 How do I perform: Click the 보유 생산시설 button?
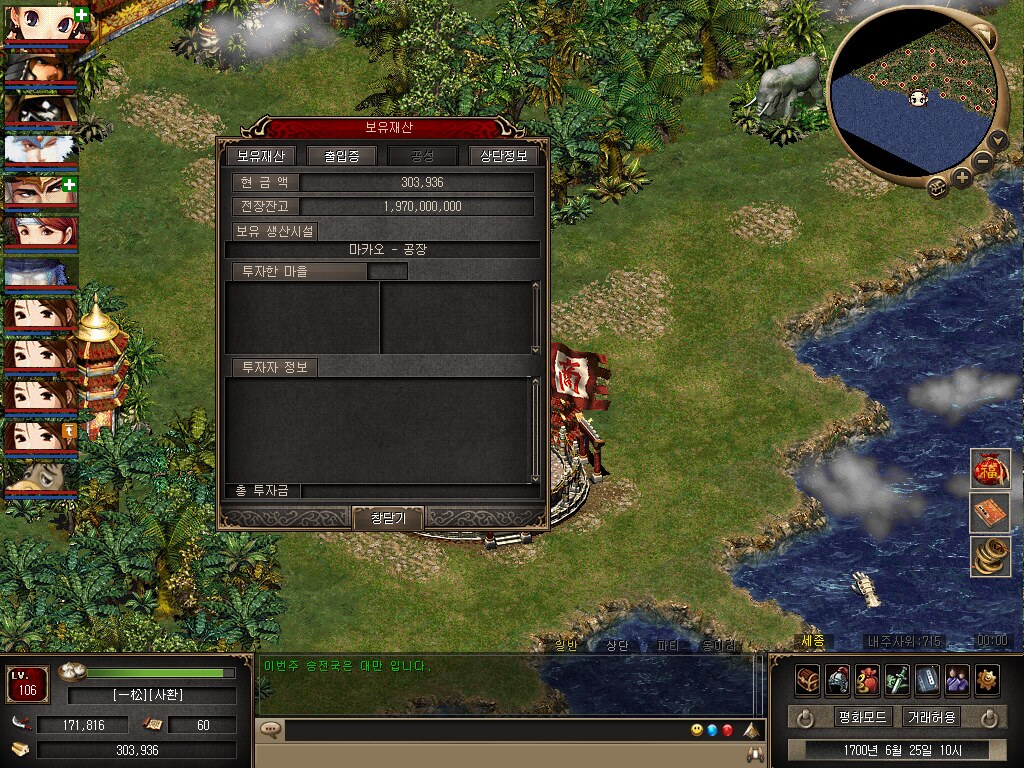[274, 231]
